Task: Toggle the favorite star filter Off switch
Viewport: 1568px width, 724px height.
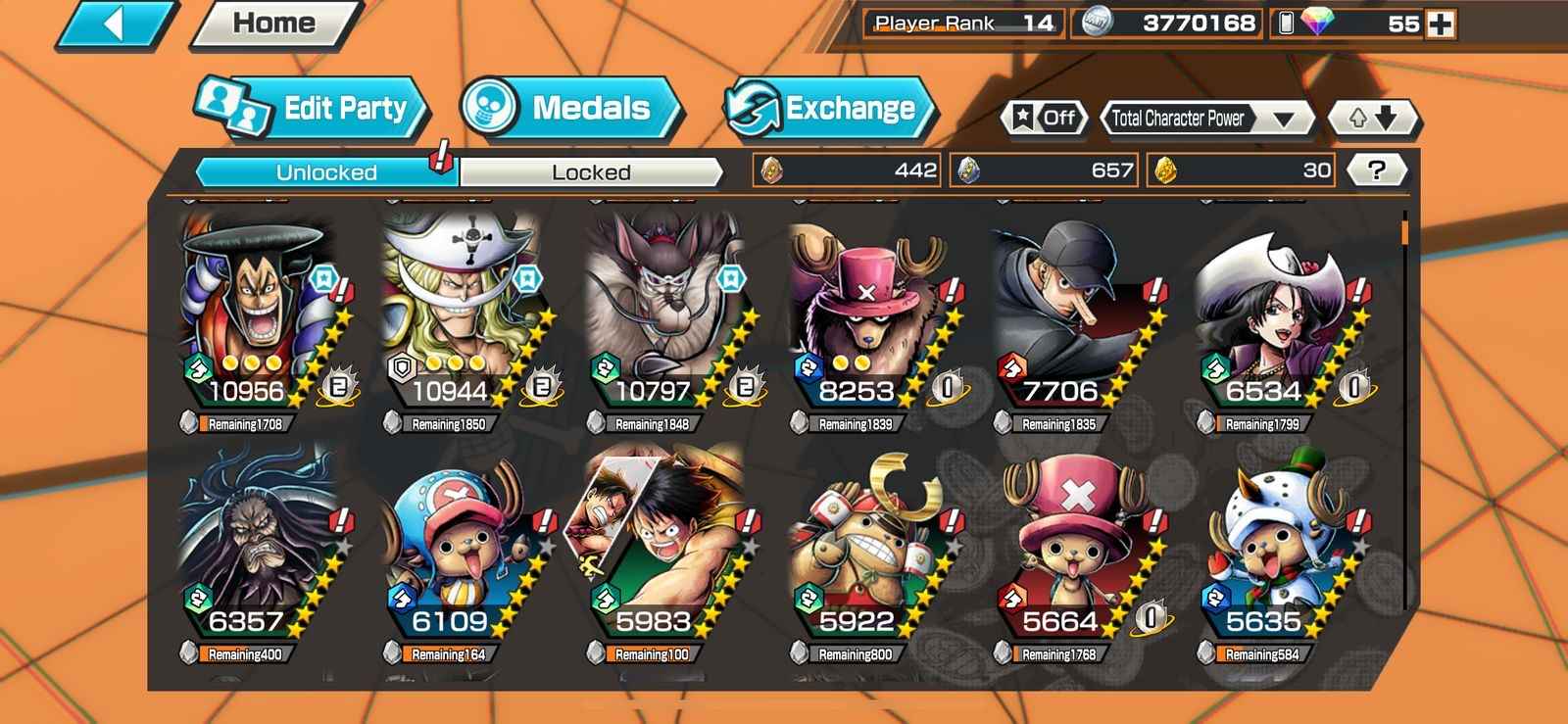Action: [x=1044, y=119]
